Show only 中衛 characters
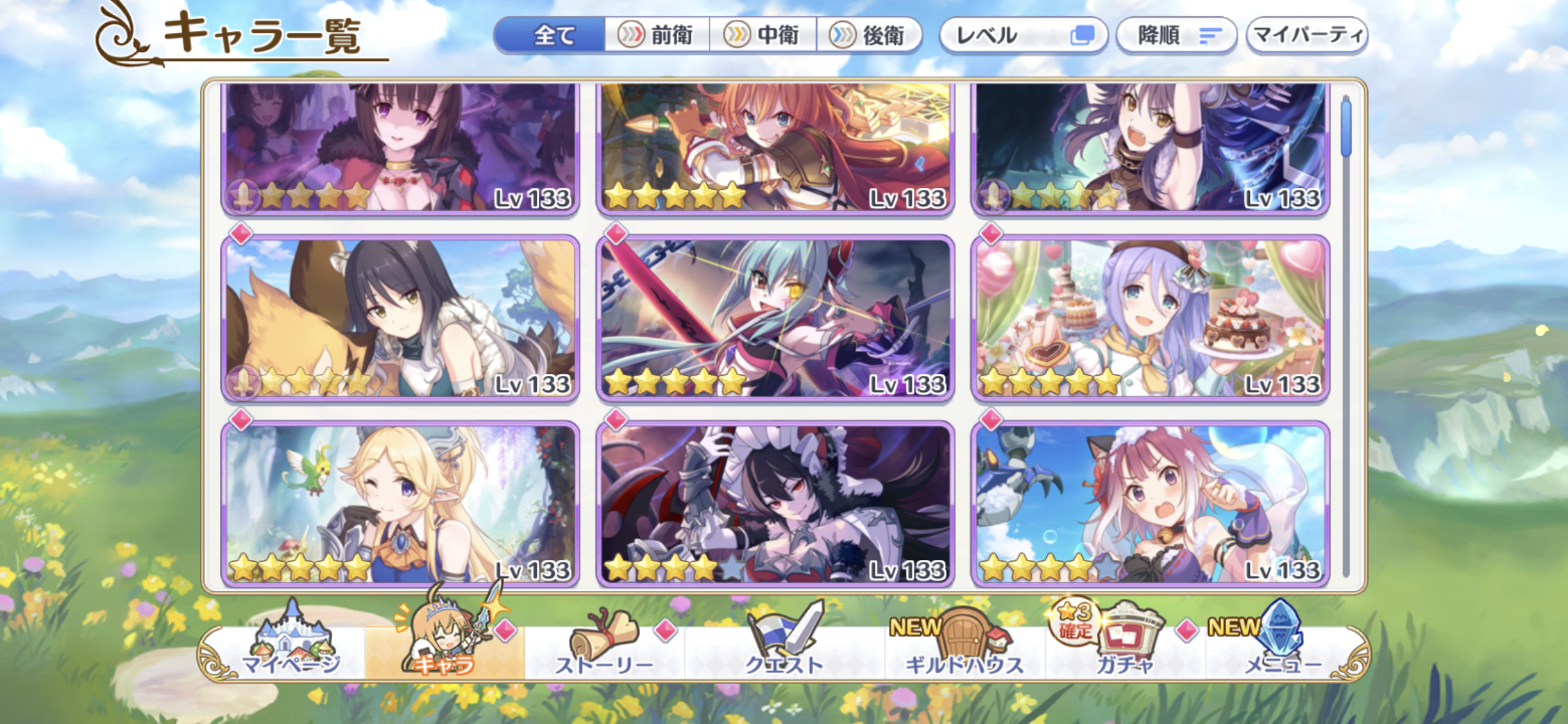Image resolution: width=1568 pixels, height=724 pixels. click(x=763, y=35)
